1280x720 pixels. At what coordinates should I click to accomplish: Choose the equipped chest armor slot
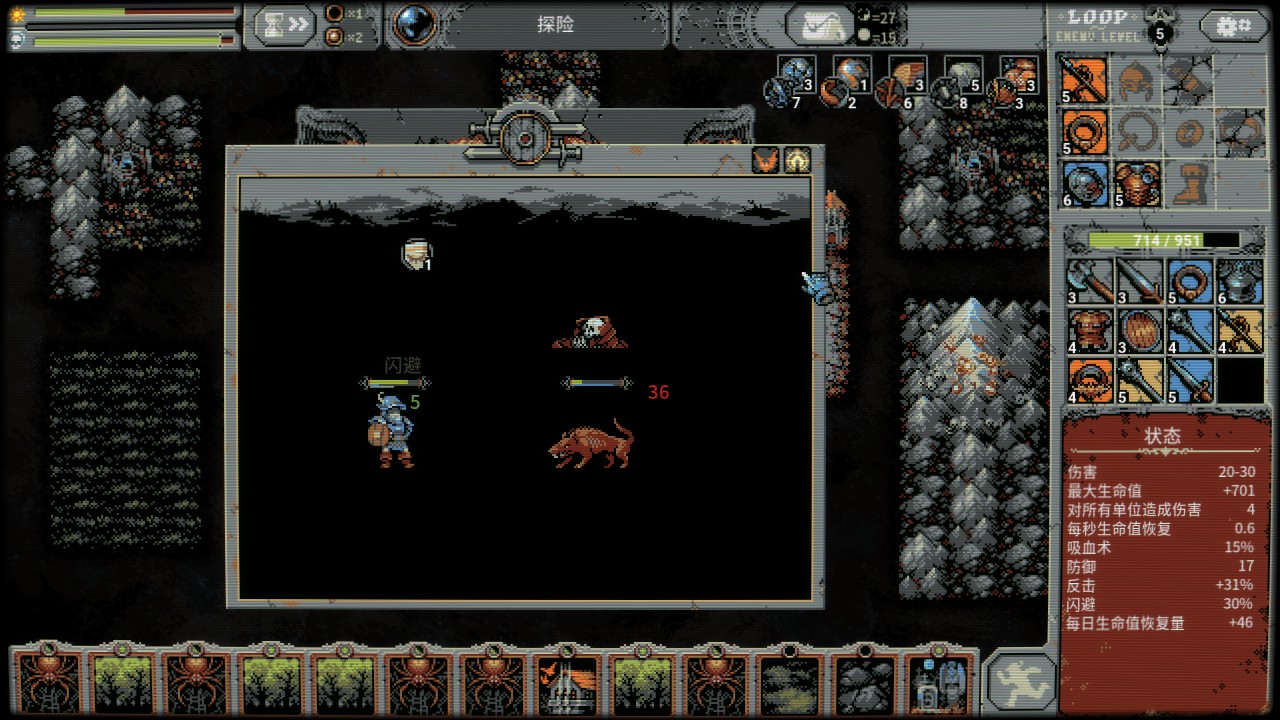[1137, 185]
